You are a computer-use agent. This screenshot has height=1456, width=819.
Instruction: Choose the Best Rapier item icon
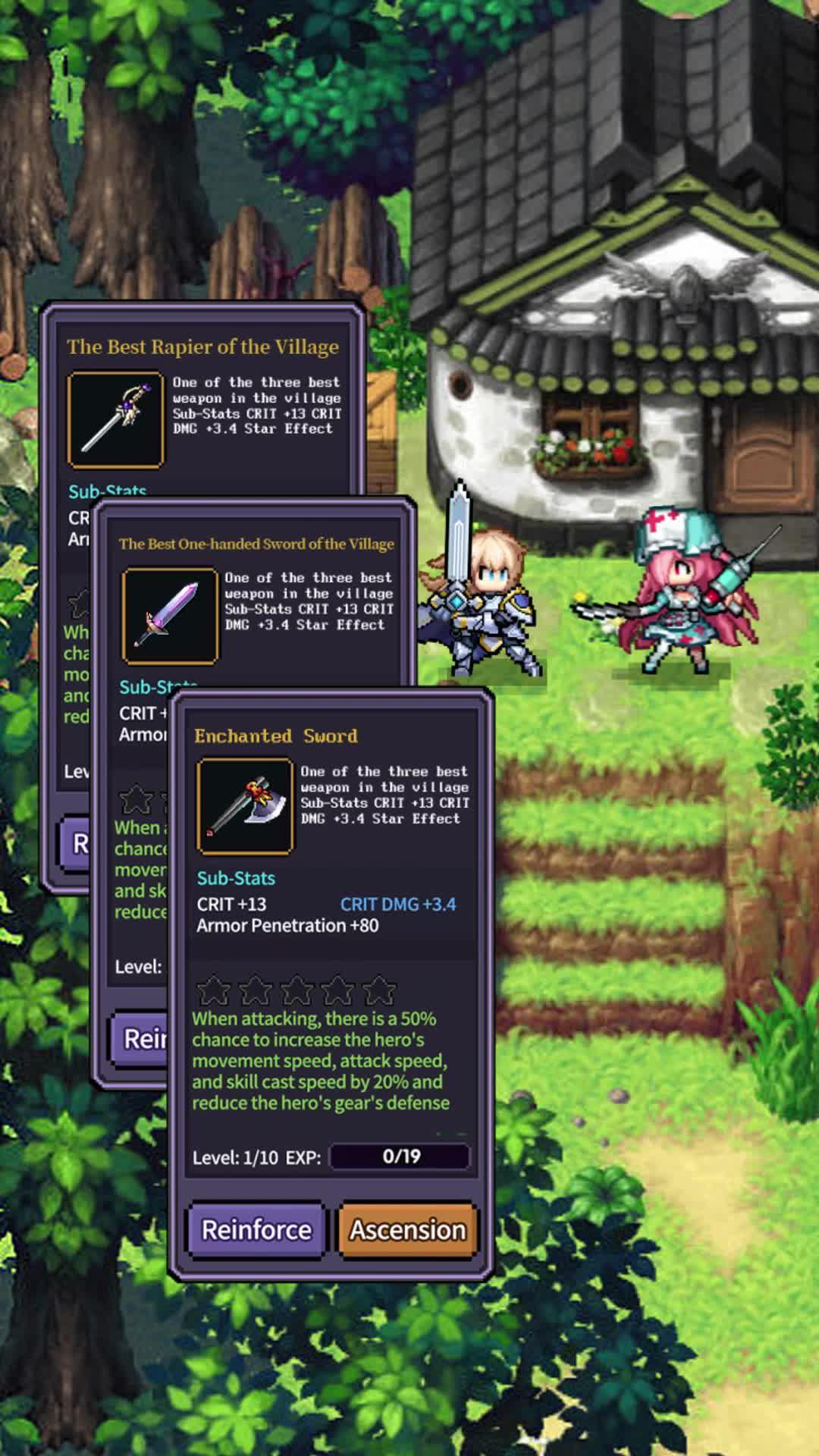tap(116, 419)
